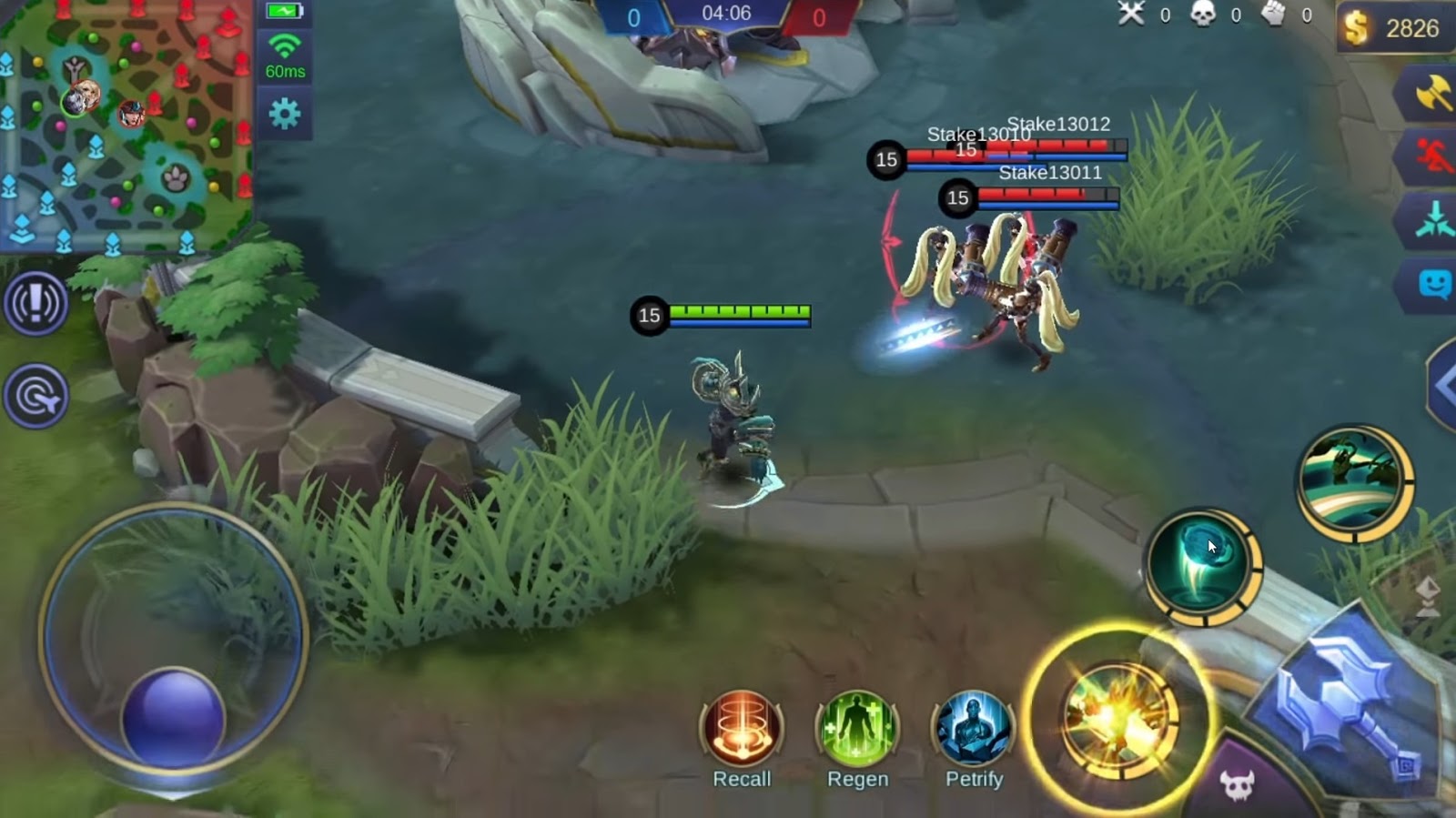Tap the gold coin icon showing 2826

[x=1356, y=25]
